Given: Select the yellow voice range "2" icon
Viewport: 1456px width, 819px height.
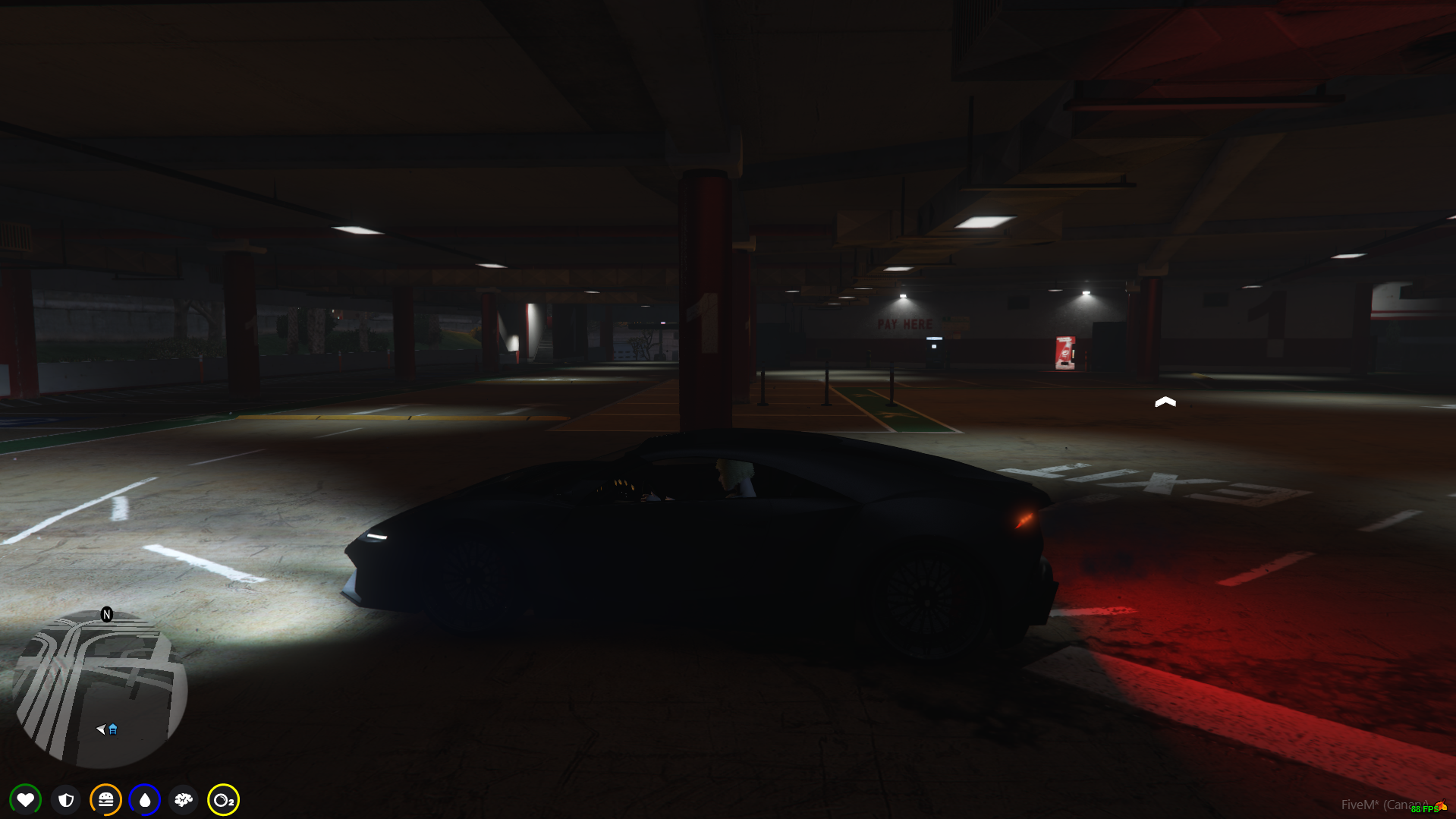Looking at the screenshot, I should click(x=222, y=799).
